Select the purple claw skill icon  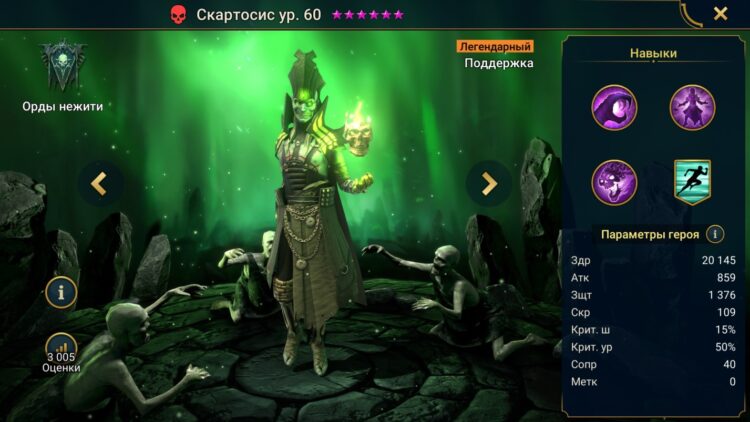[x=614, y=107]
